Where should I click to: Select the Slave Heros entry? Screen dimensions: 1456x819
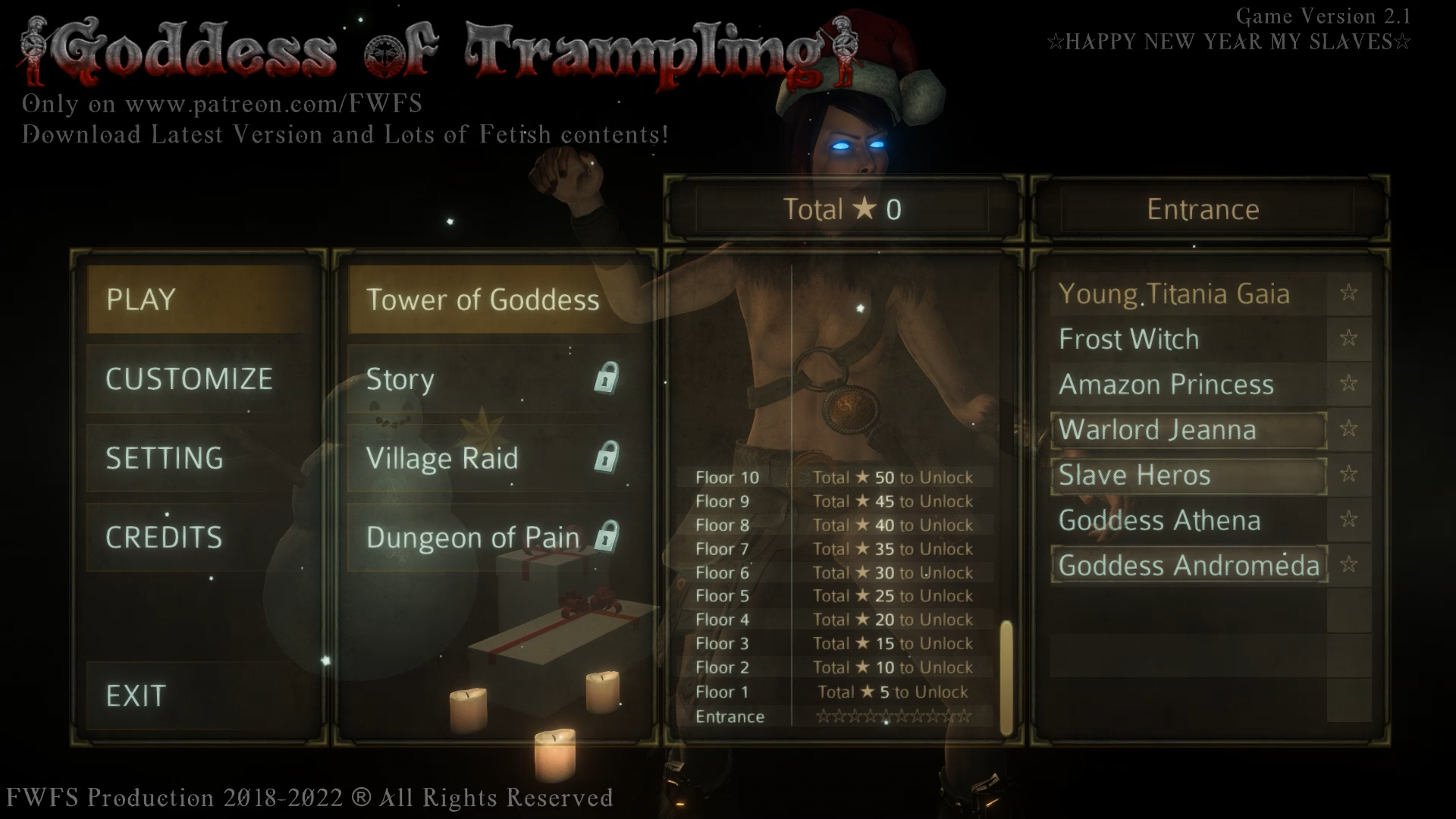point(1188,475)
